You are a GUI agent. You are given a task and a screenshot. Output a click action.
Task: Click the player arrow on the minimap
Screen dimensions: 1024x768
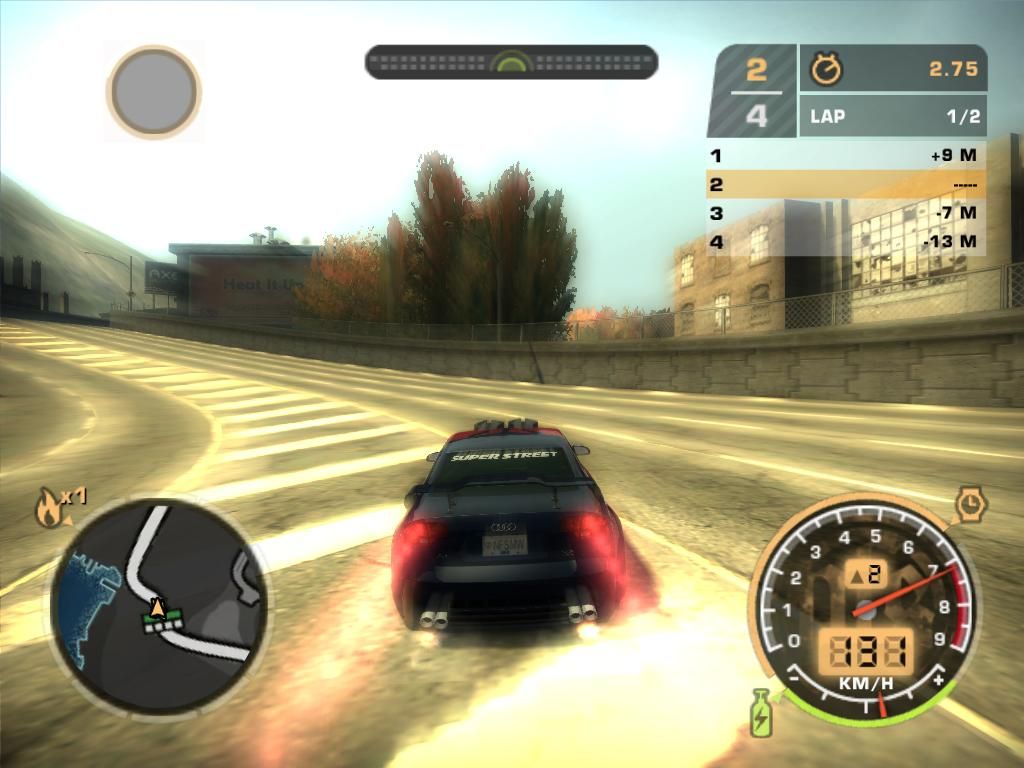[157, 607]
